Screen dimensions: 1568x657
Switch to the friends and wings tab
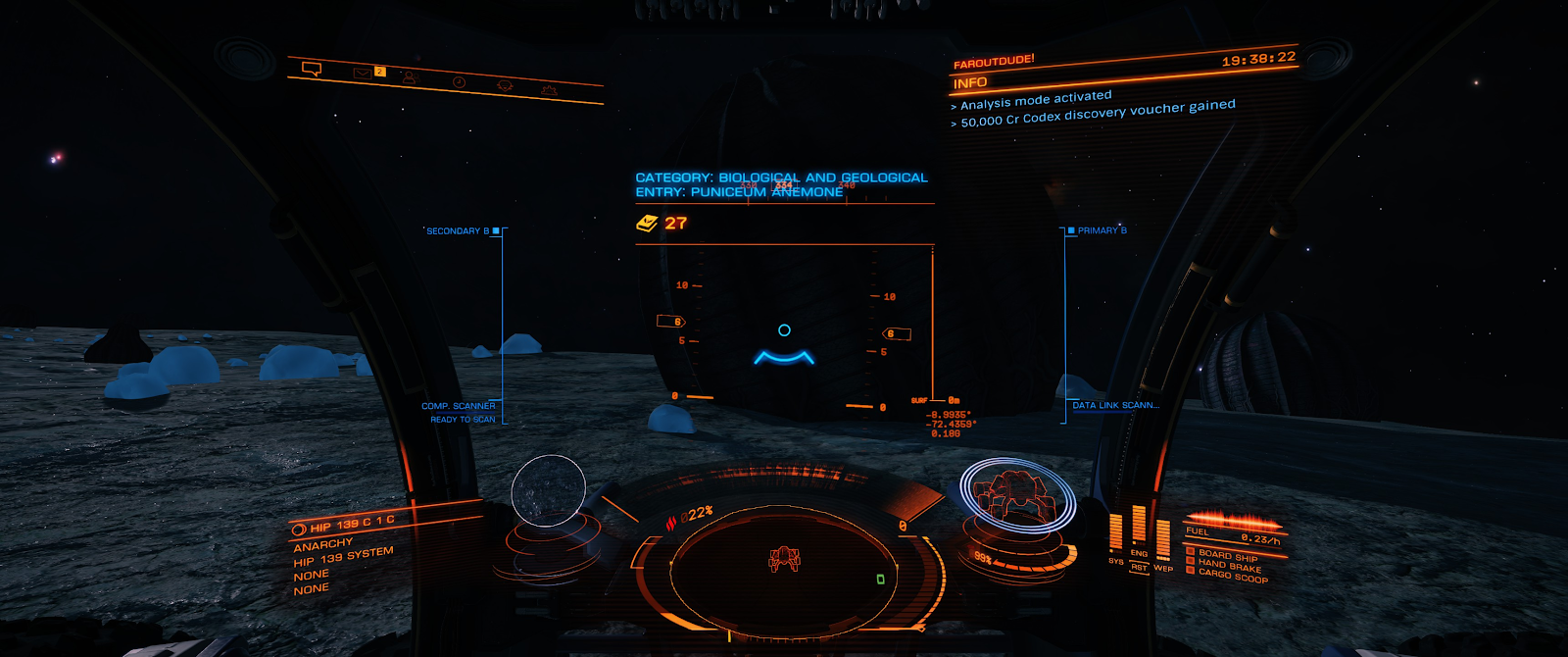(410, 77)
